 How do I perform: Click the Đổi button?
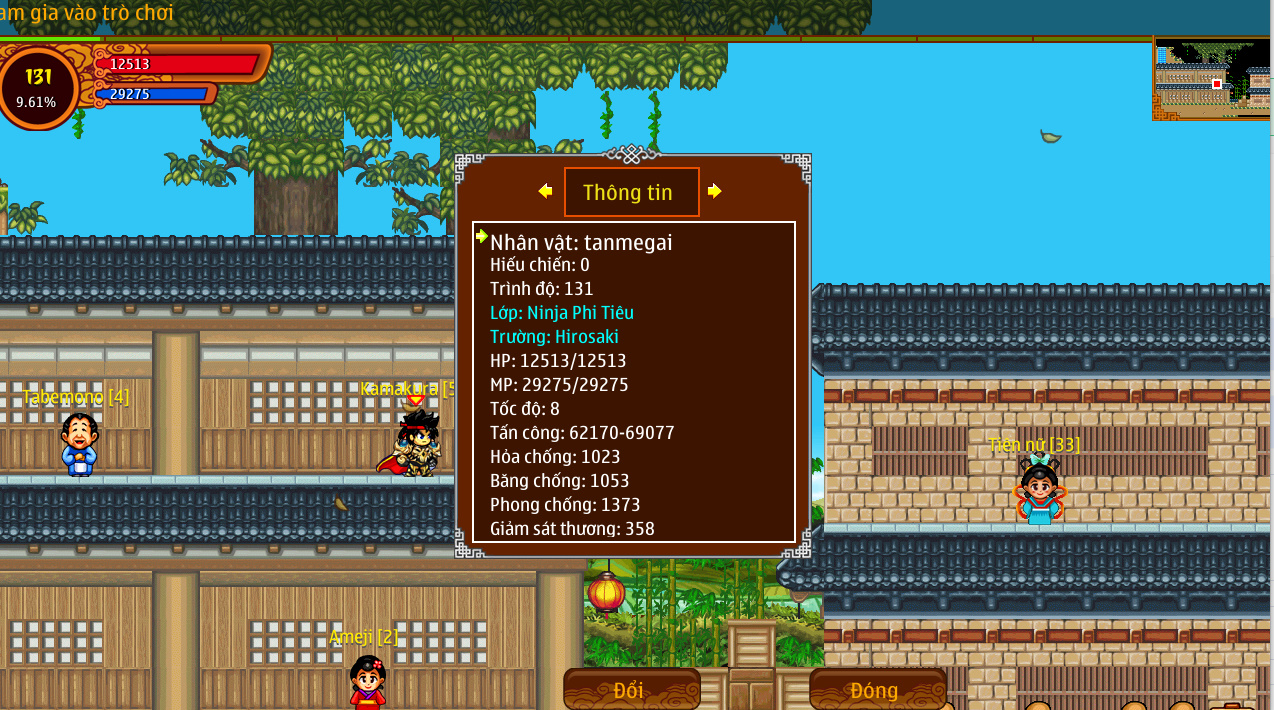[x=631, y=690]
